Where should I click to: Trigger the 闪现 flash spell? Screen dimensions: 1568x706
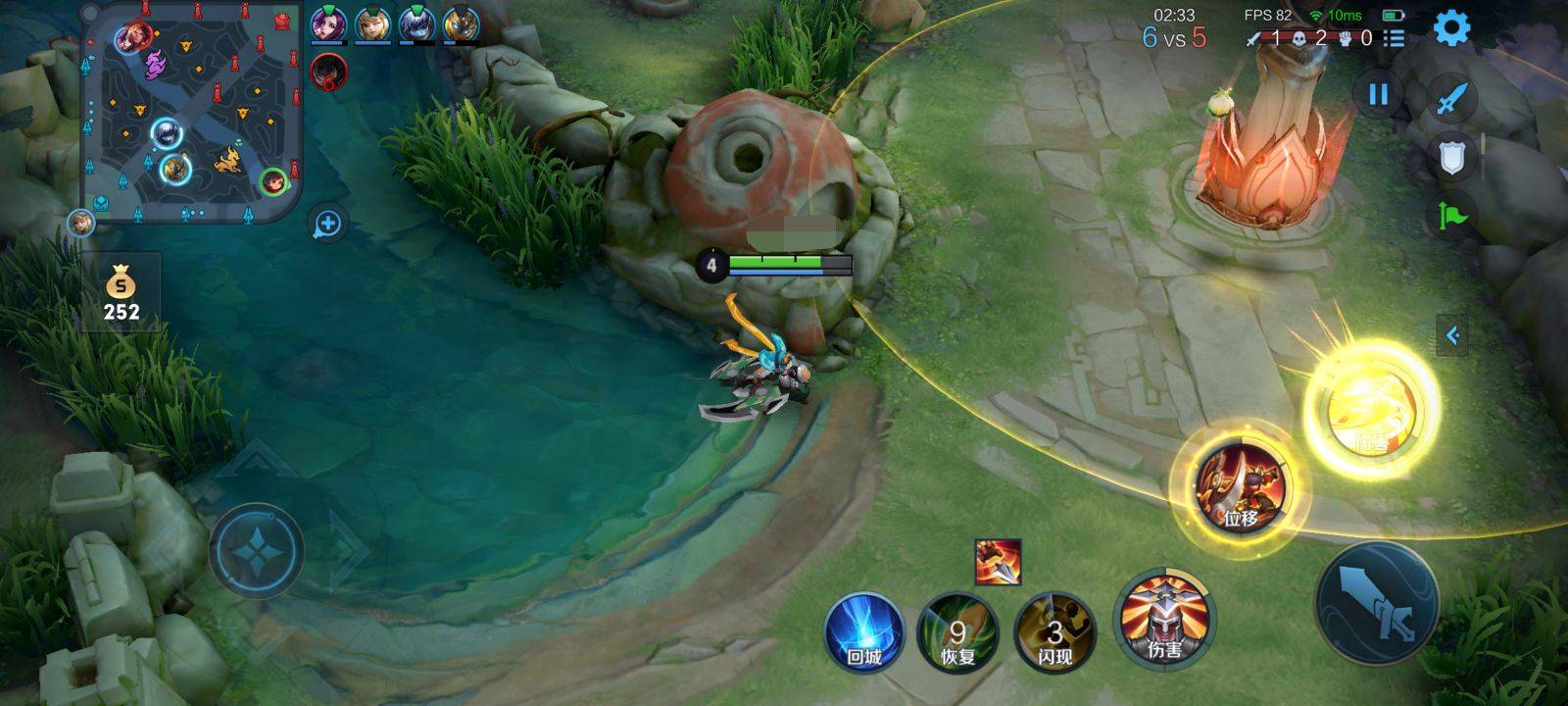(1053, 632)
